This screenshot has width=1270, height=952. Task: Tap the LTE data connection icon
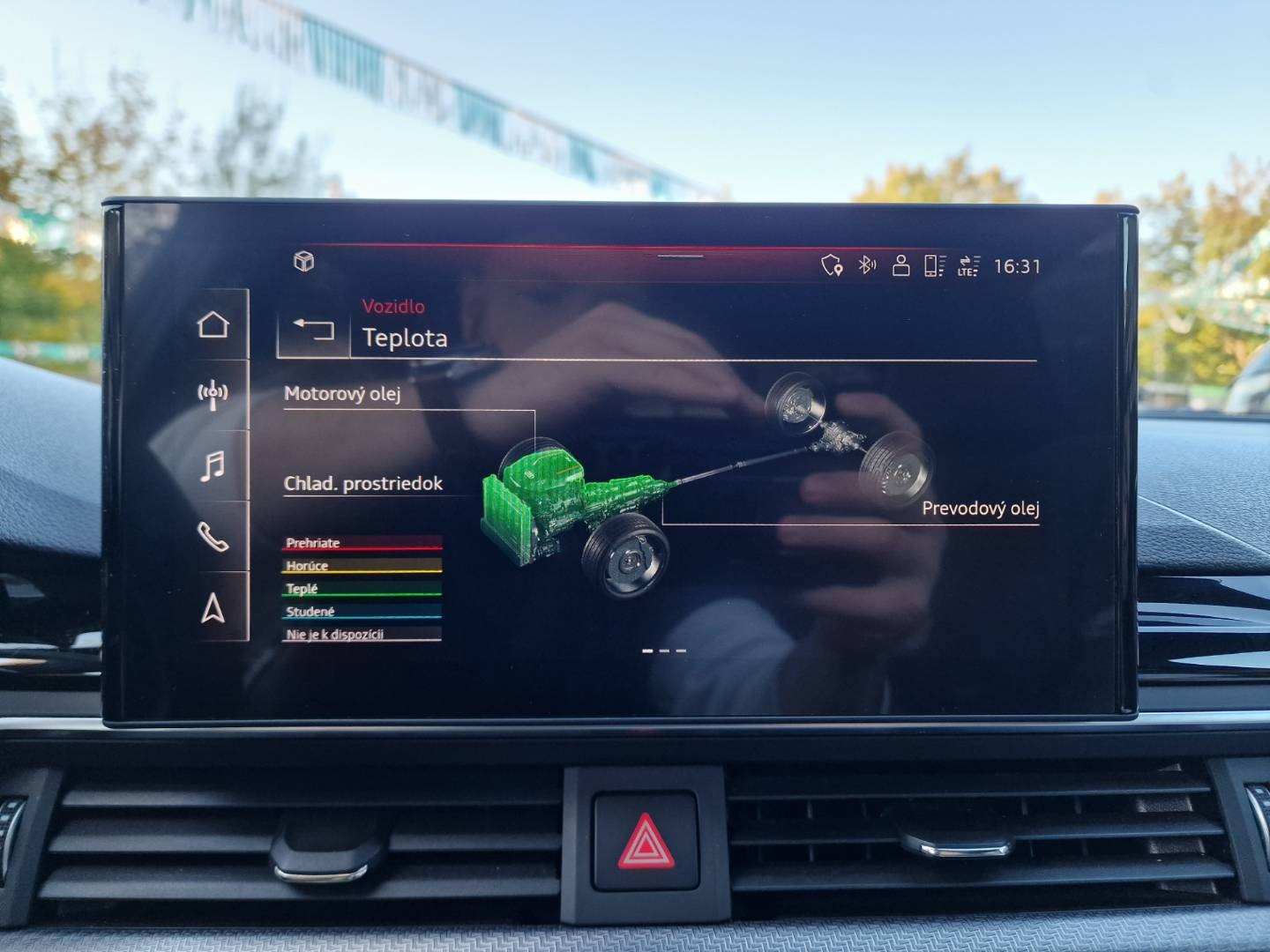pyautogui.click(x=968, y=265)
